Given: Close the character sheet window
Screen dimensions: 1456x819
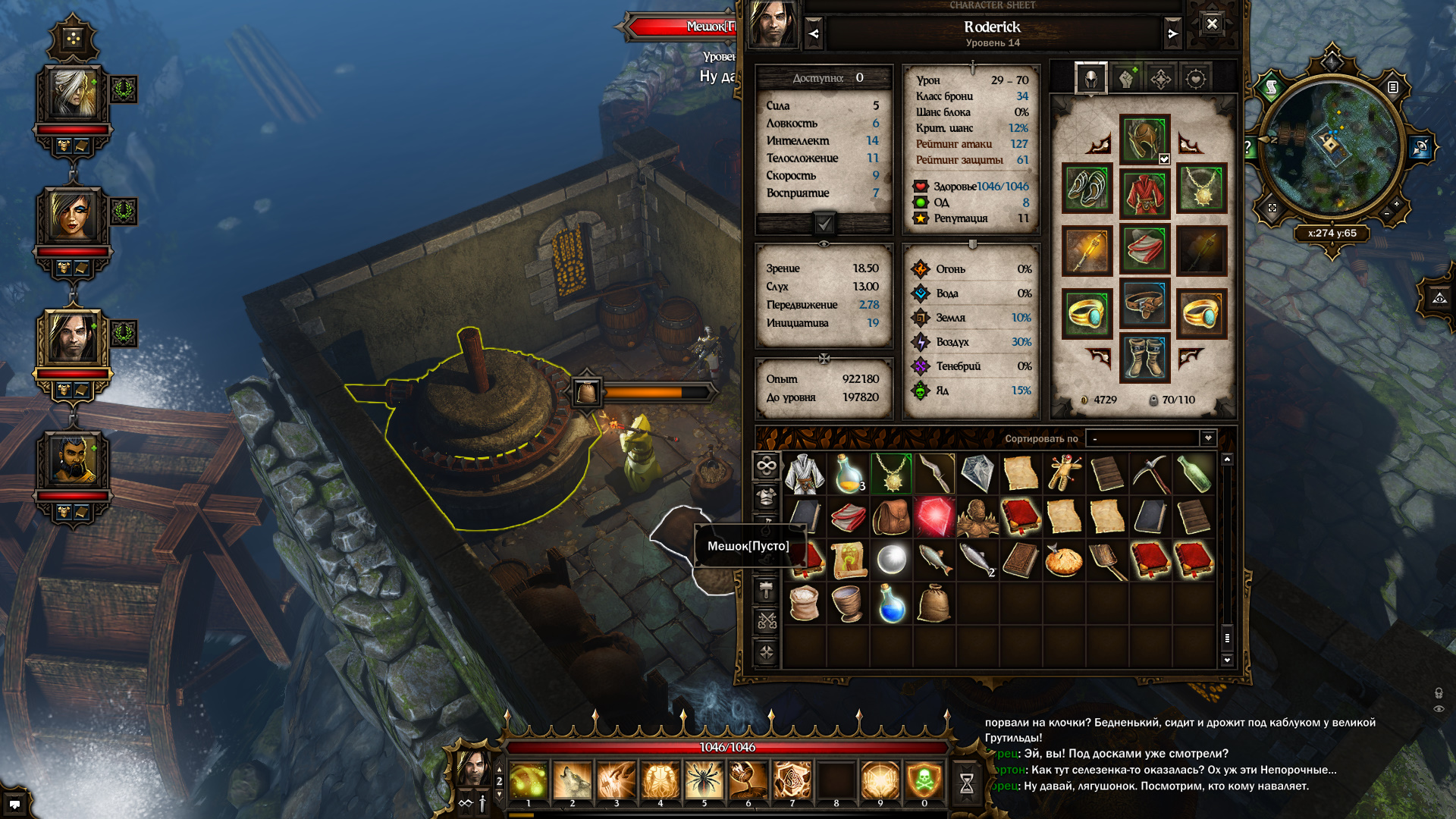Looking at the screenshot, I should pyautogui.click(x=1212, y=24).
